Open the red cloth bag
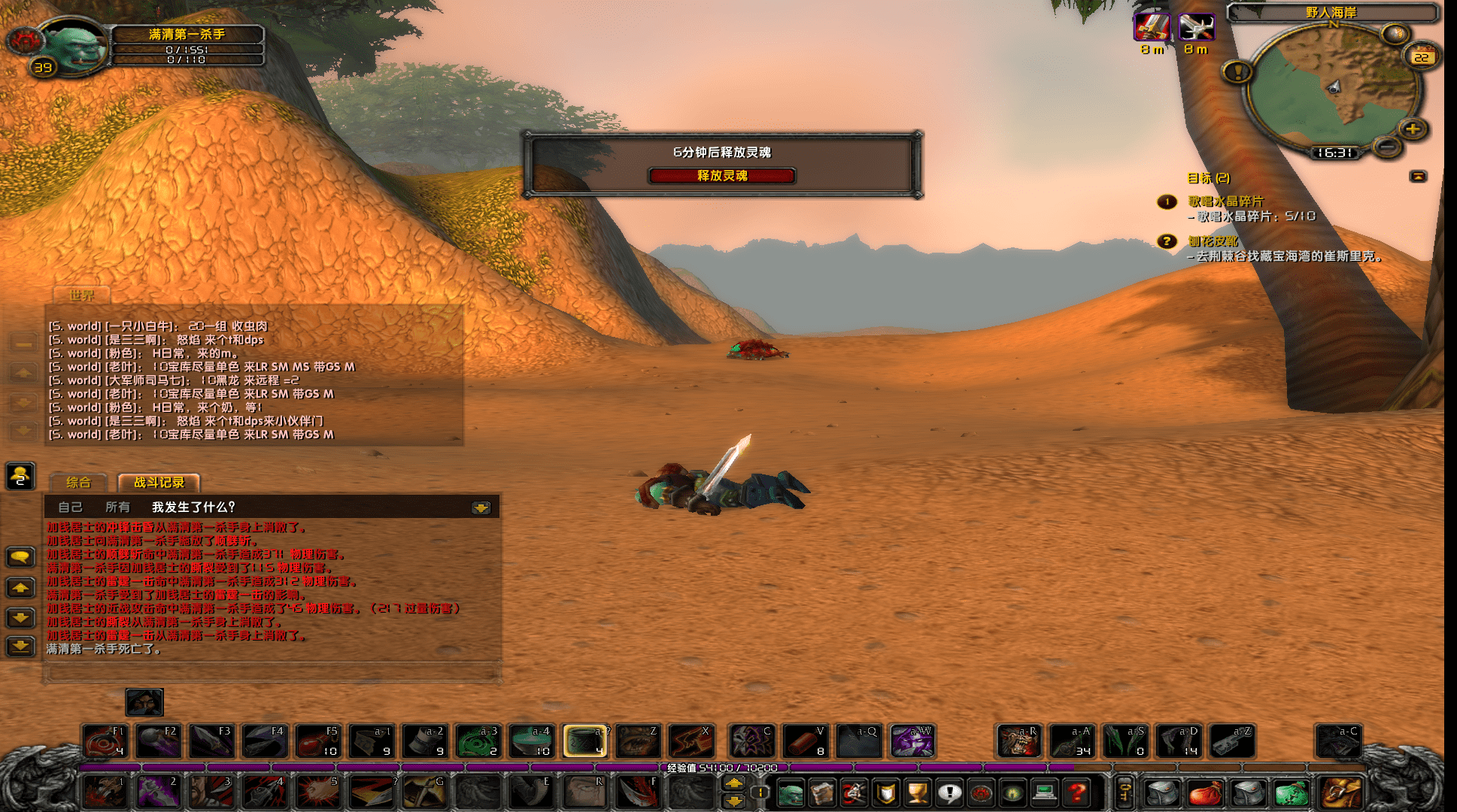Image resolution: width=1457 pixels, height=812 pixels. coord(1205,792)
